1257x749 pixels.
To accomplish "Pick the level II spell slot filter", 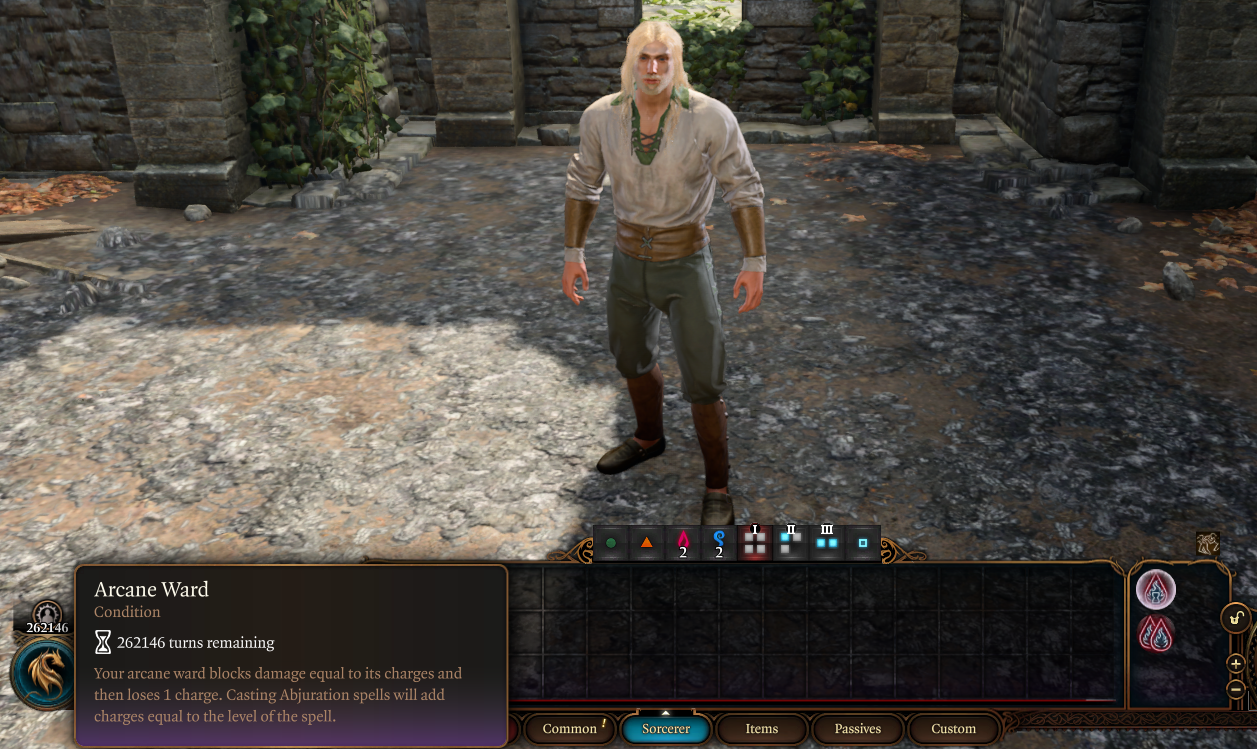I will 791,542.
